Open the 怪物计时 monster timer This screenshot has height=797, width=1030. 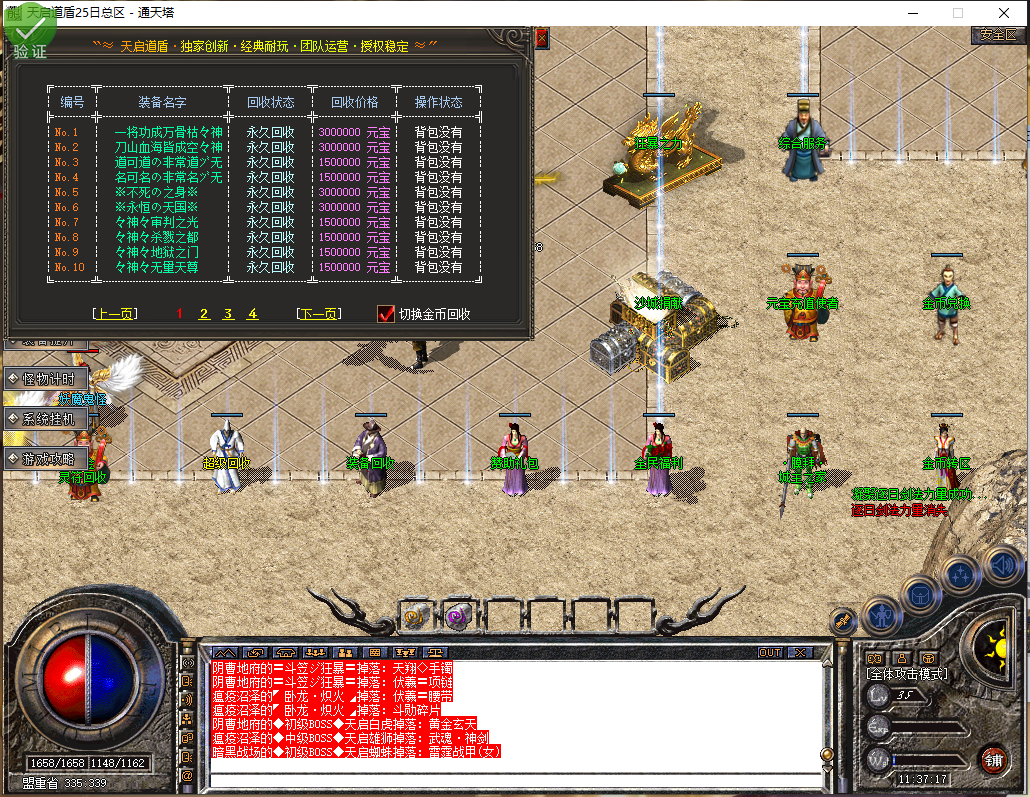[48, 379]
